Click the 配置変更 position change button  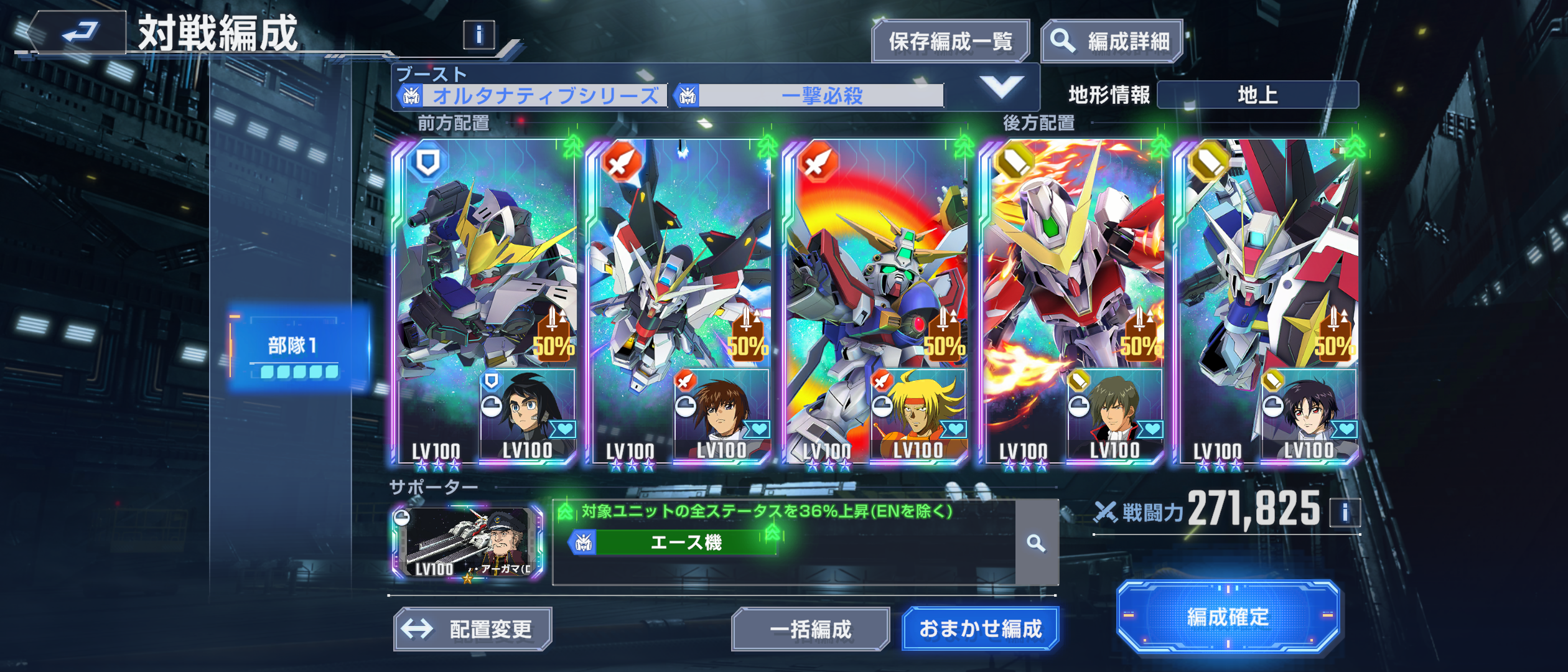tap(472, 629)
